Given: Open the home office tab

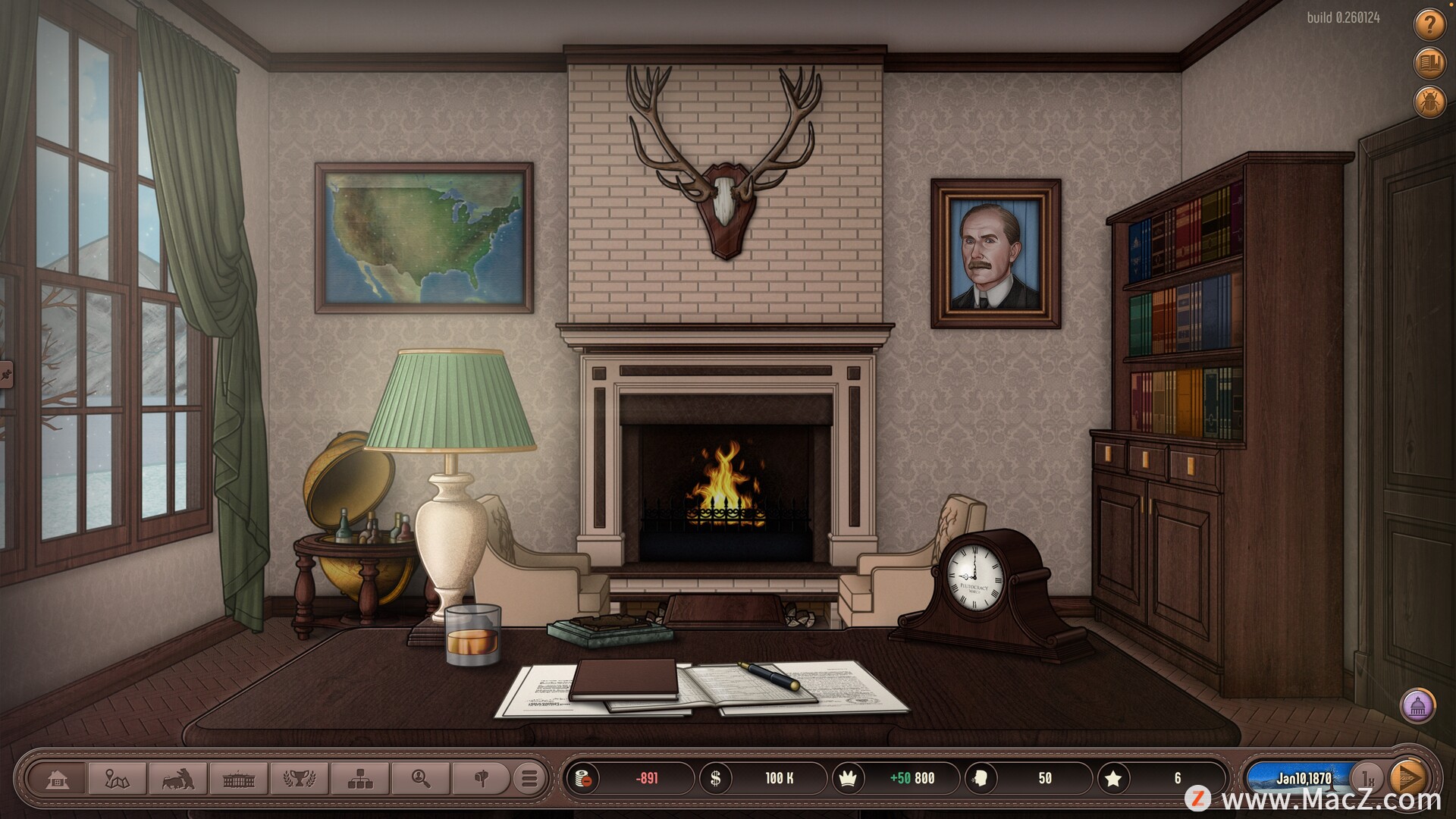Looking at the screenshot, I should [x=58, y=779].
